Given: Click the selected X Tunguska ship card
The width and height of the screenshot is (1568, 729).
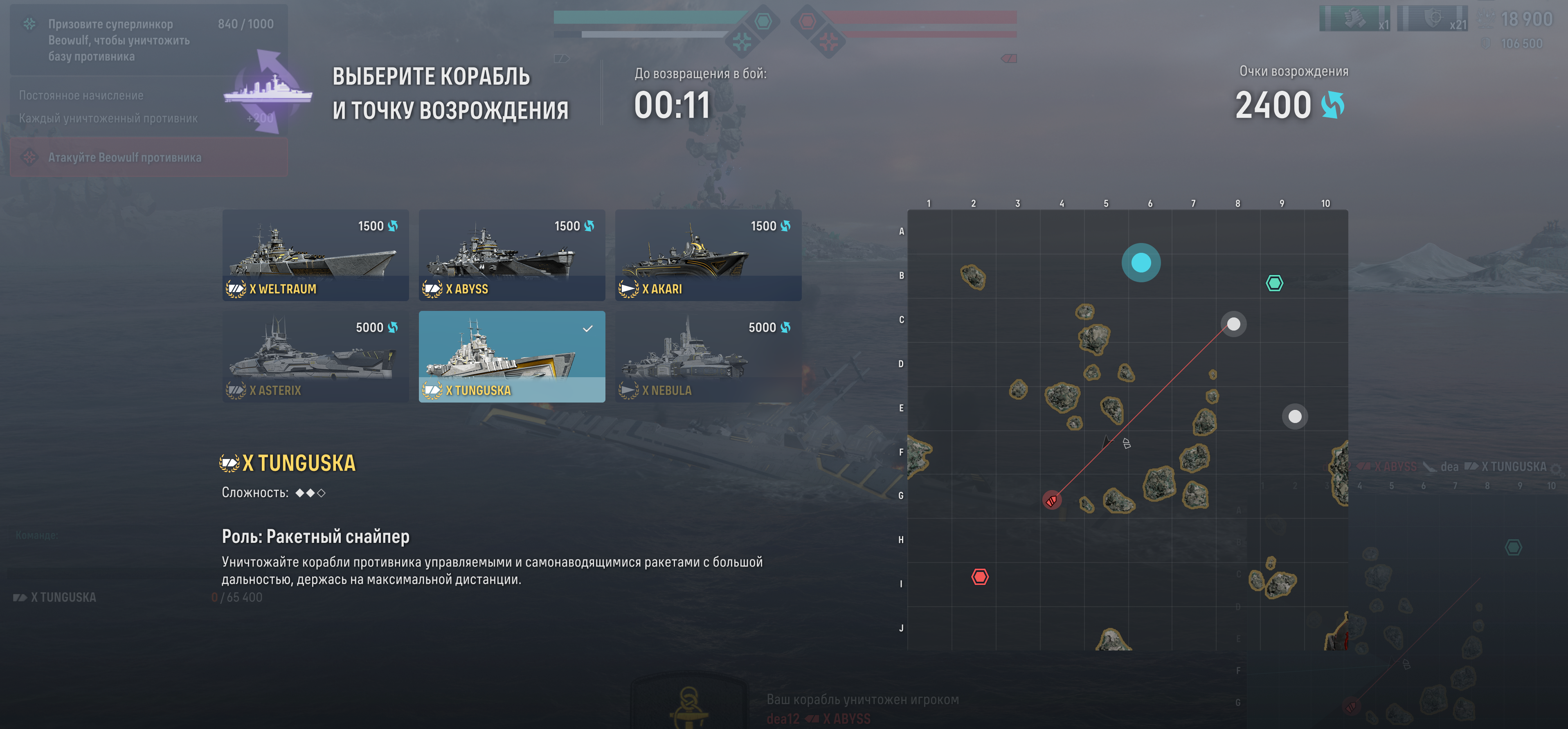Looking at the screenshot, I should pyautogui.click(x=511, y=357).
